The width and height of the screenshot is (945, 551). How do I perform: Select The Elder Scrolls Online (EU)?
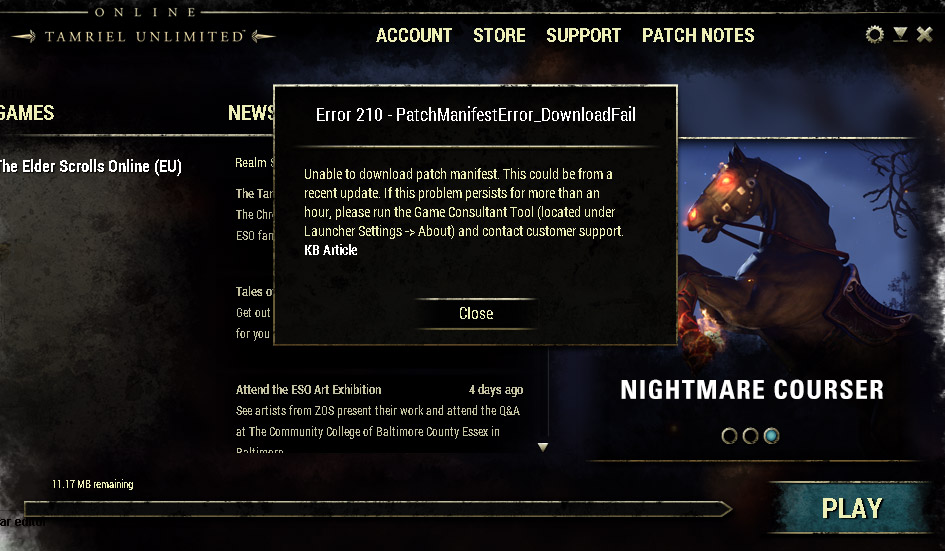pos(88,166)
